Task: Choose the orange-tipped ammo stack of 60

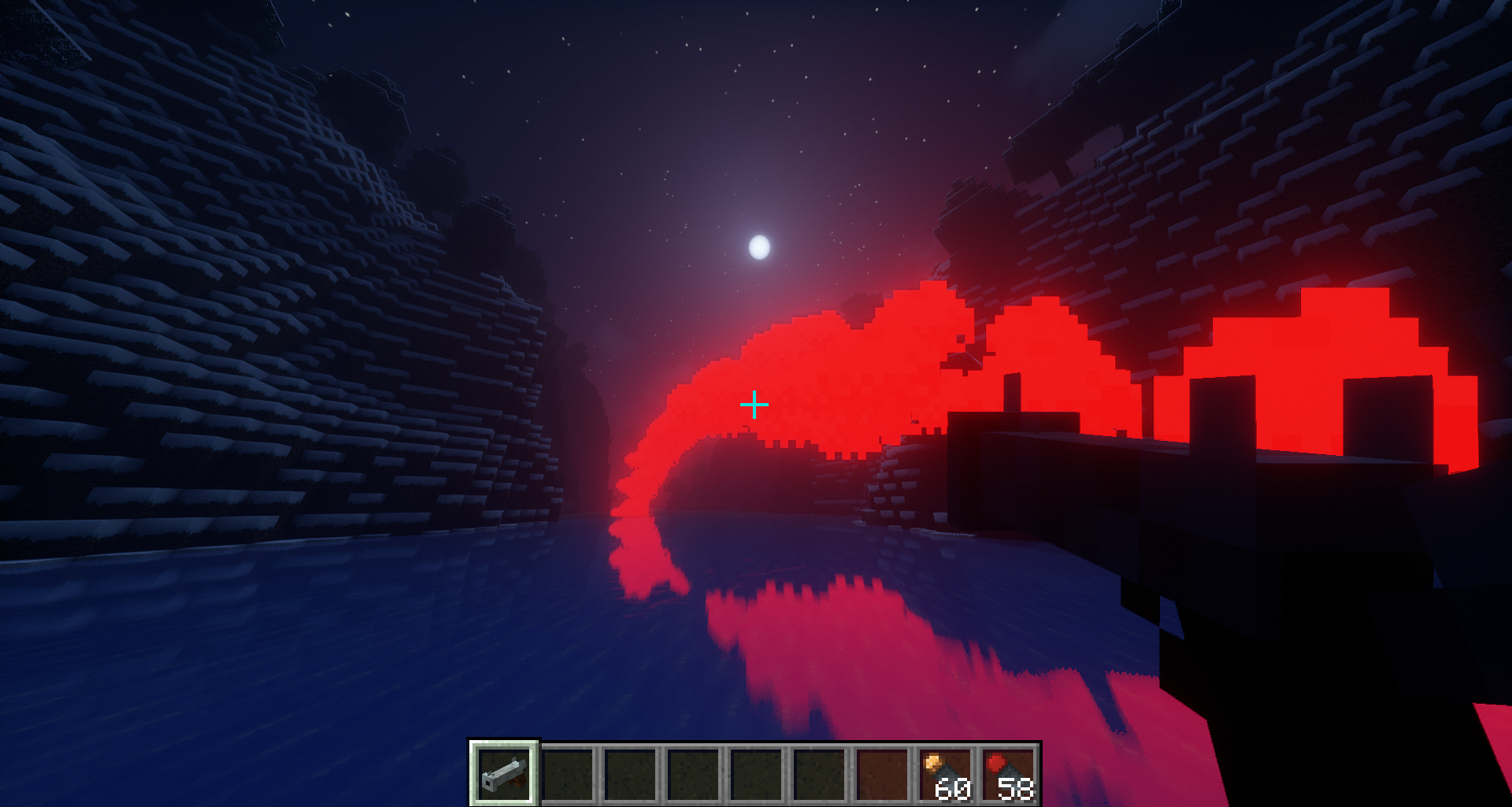Action: (x=946, y=775)
